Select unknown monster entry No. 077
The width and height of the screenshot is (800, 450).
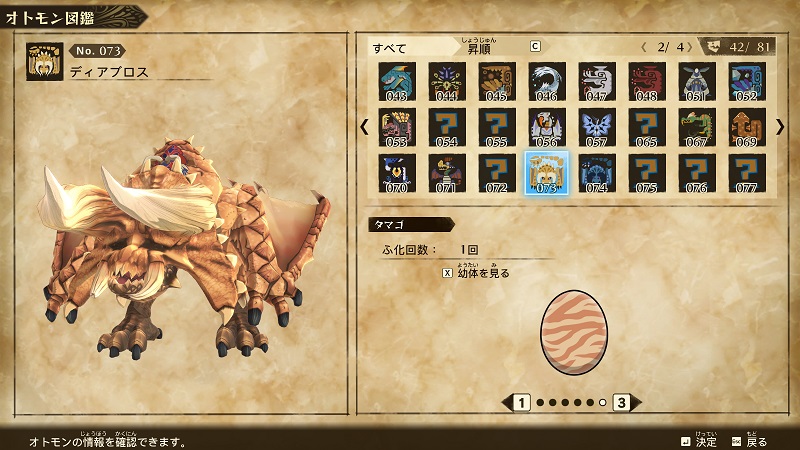point(747,172)
